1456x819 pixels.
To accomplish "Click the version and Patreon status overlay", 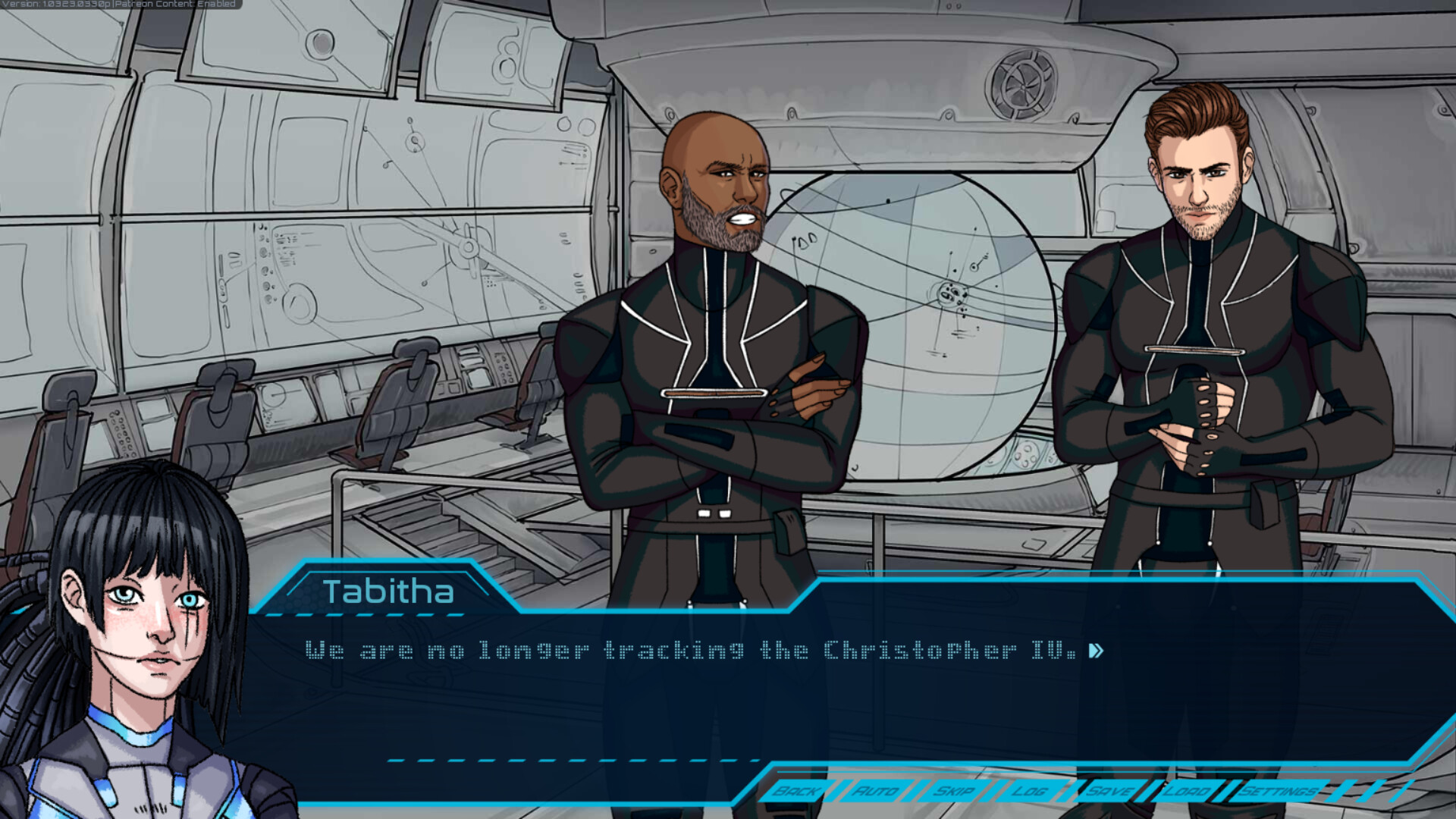I will click(x=119, y=5).
